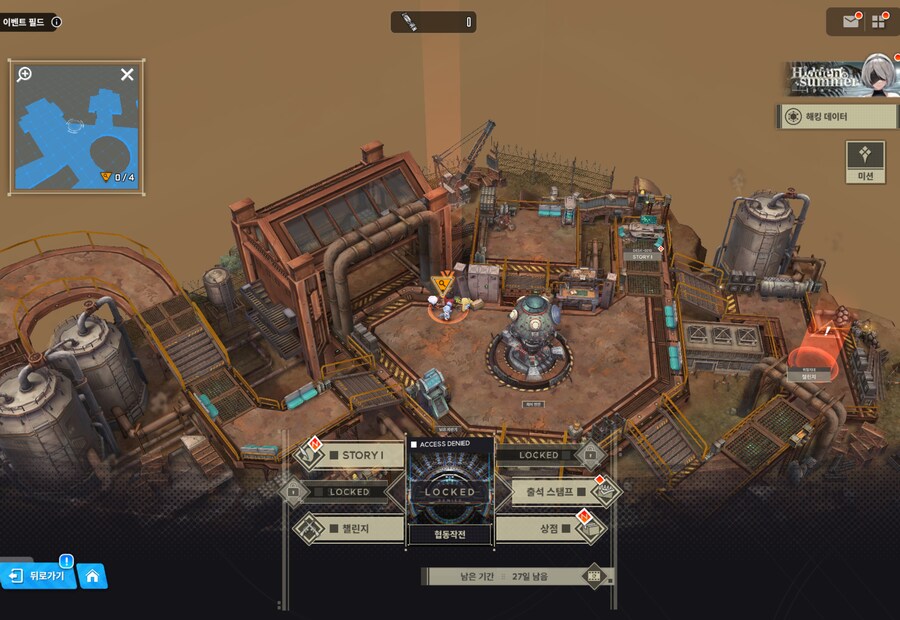The image size is (900, 620).
Task: Select the locked 협동작전 co-op tile
Action: tap(449, 492)
